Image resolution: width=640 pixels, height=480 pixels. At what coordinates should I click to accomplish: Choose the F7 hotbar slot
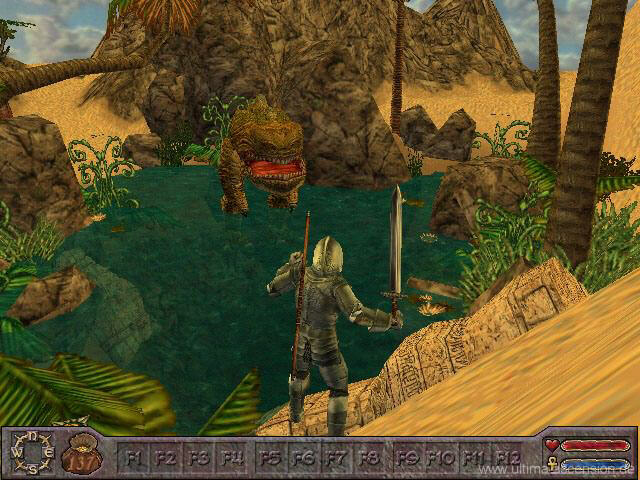tap(337, 457)
